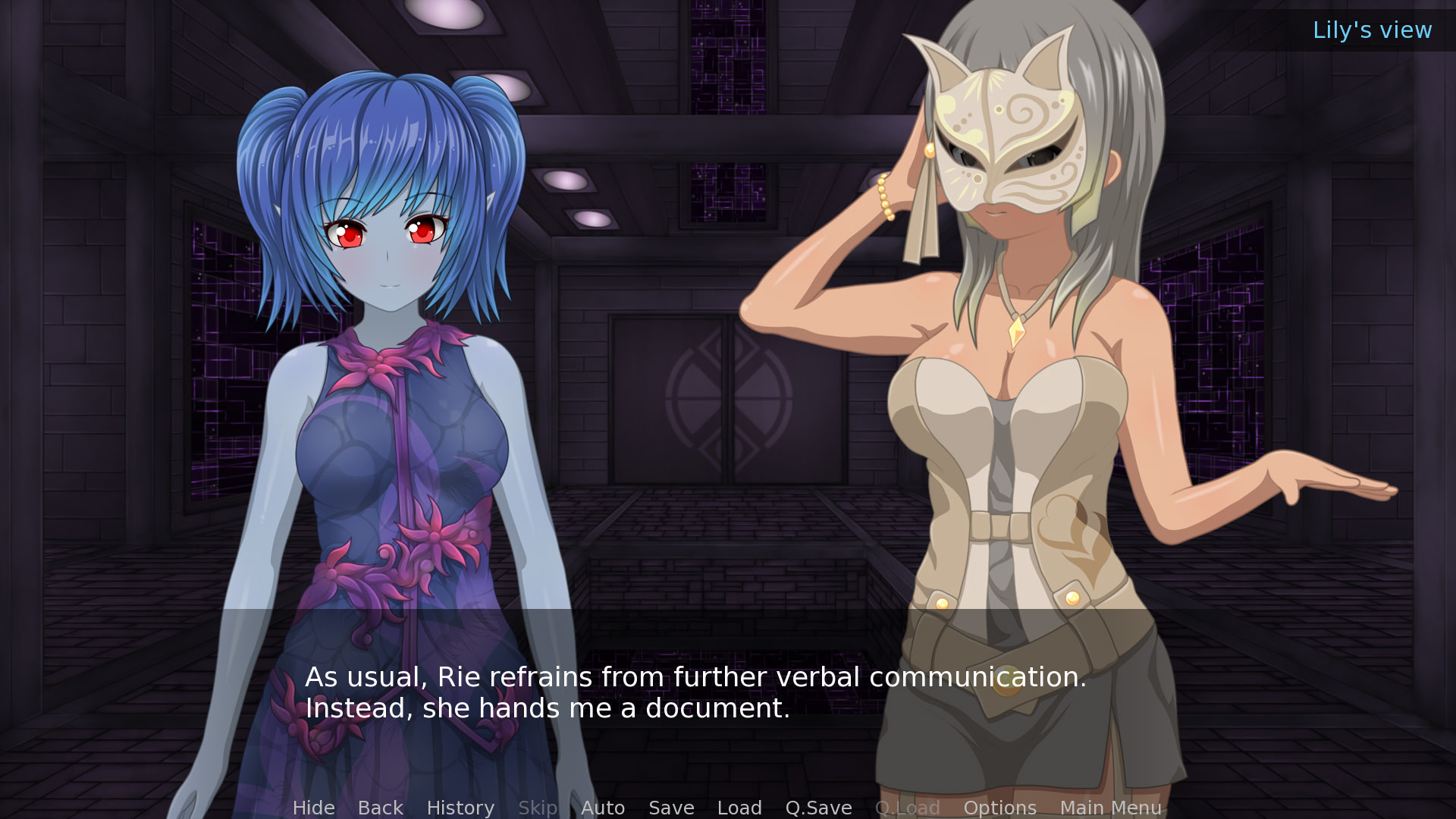Open the Load game screen
Screen dimensions: 1456x819
739,808
